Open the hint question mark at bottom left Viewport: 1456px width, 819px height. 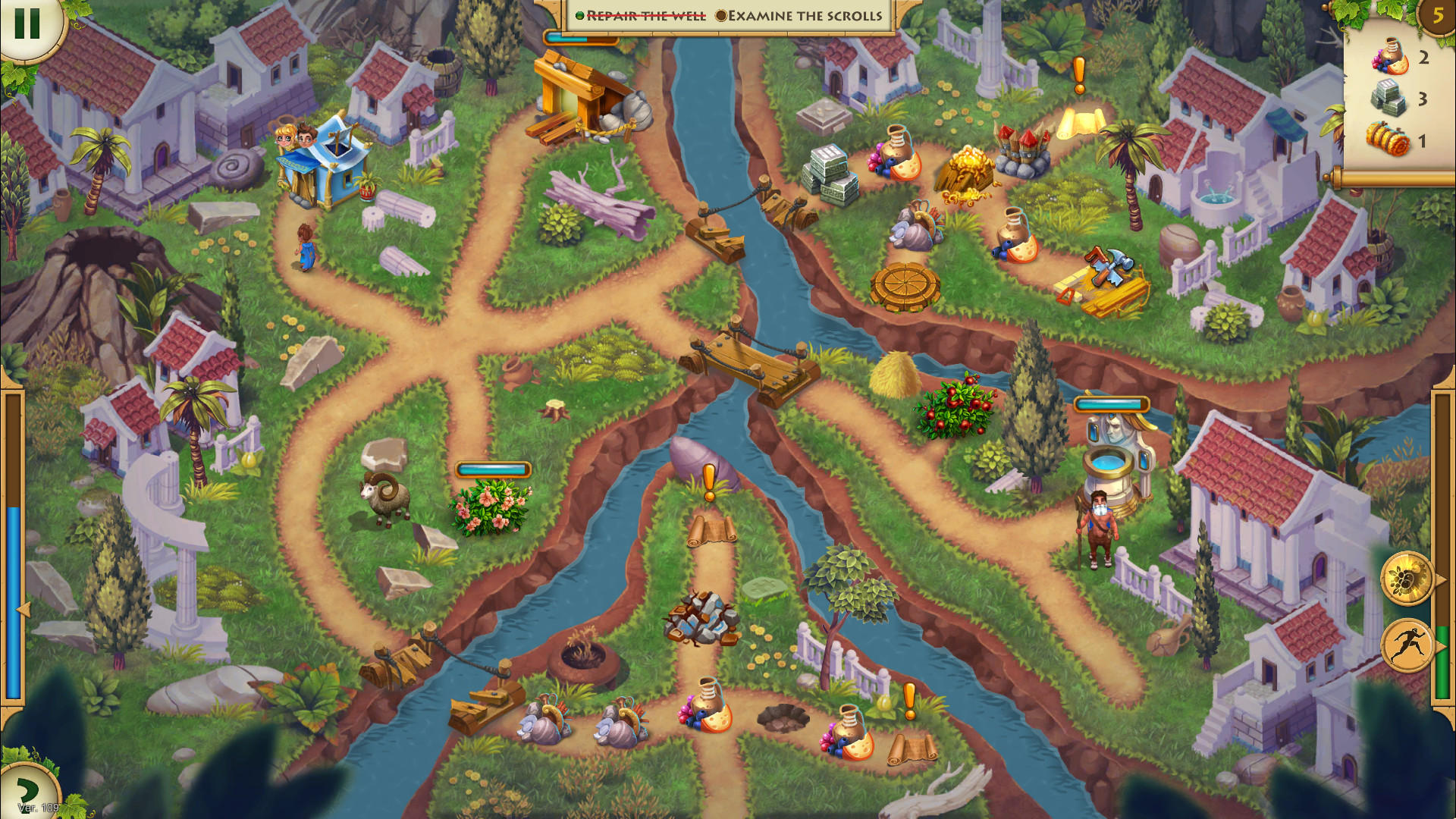click(x=27, y=790)
